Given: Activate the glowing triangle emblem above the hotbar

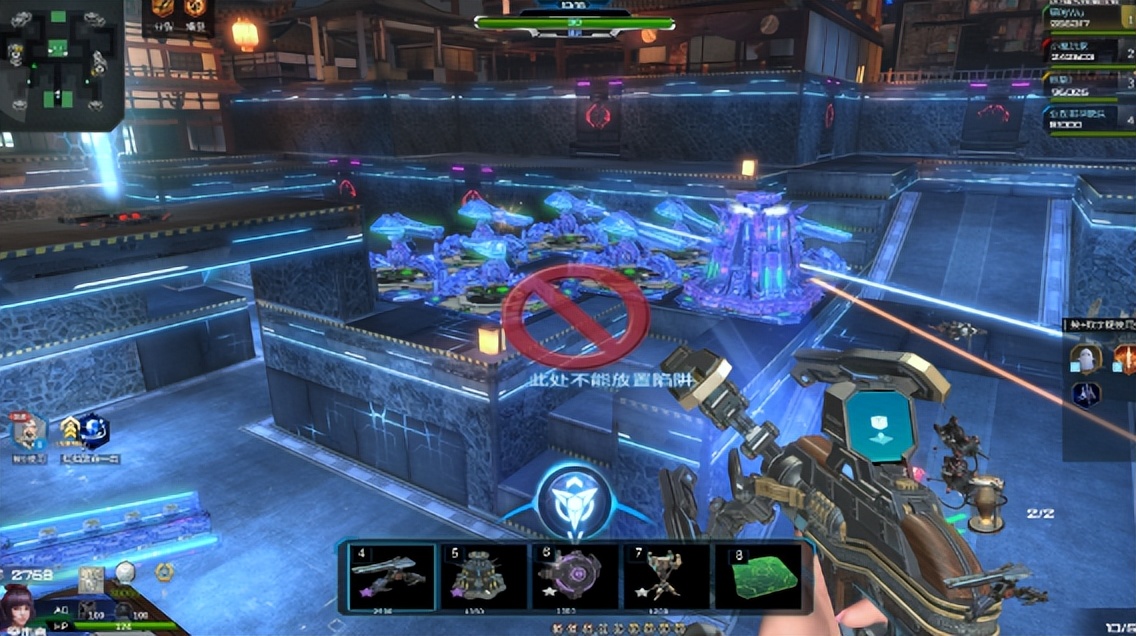Looking at the screenshot, I should pyautogui.click(x=573, y=502).
